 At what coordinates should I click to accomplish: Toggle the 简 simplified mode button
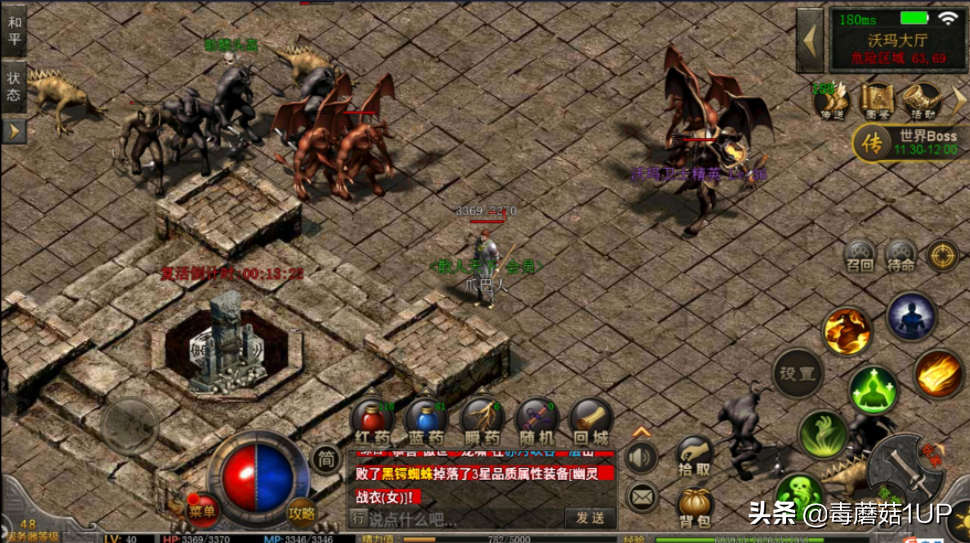pos(325,460)
